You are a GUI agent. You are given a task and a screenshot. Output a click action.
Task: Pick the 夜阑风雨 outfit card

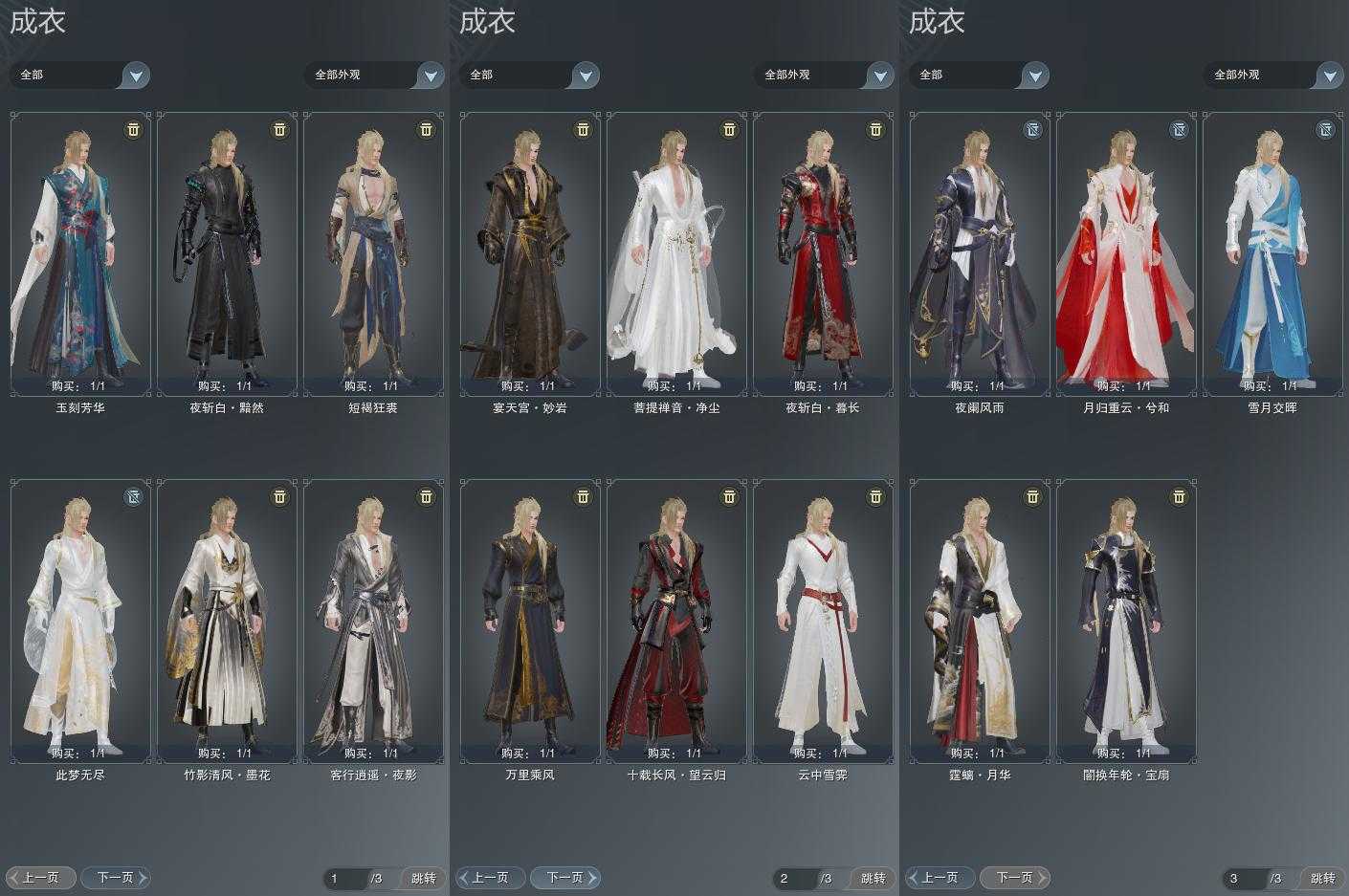[x=980, y=253]
